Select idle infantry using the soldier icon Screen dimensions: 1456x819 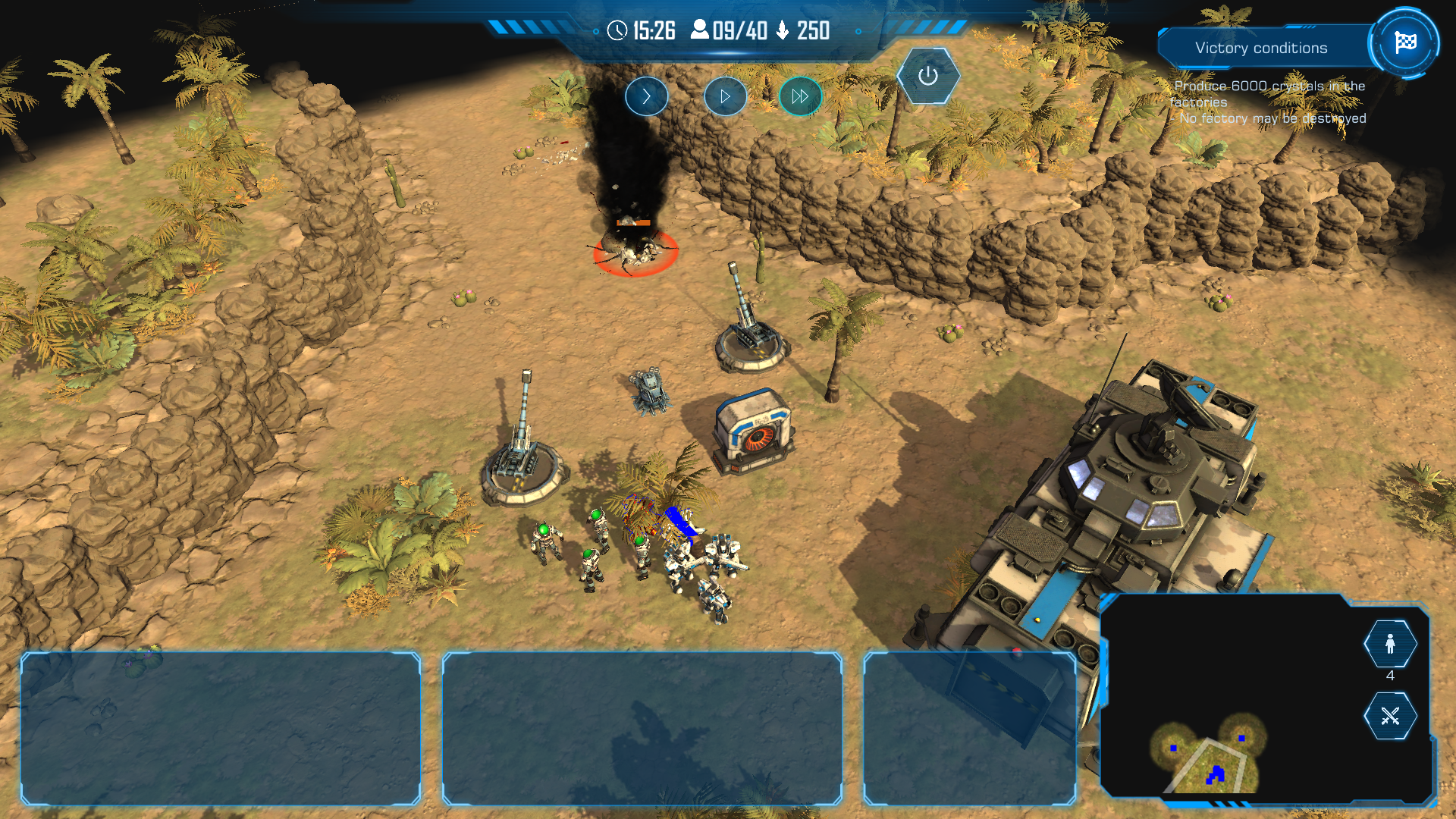click(1389, 644)
